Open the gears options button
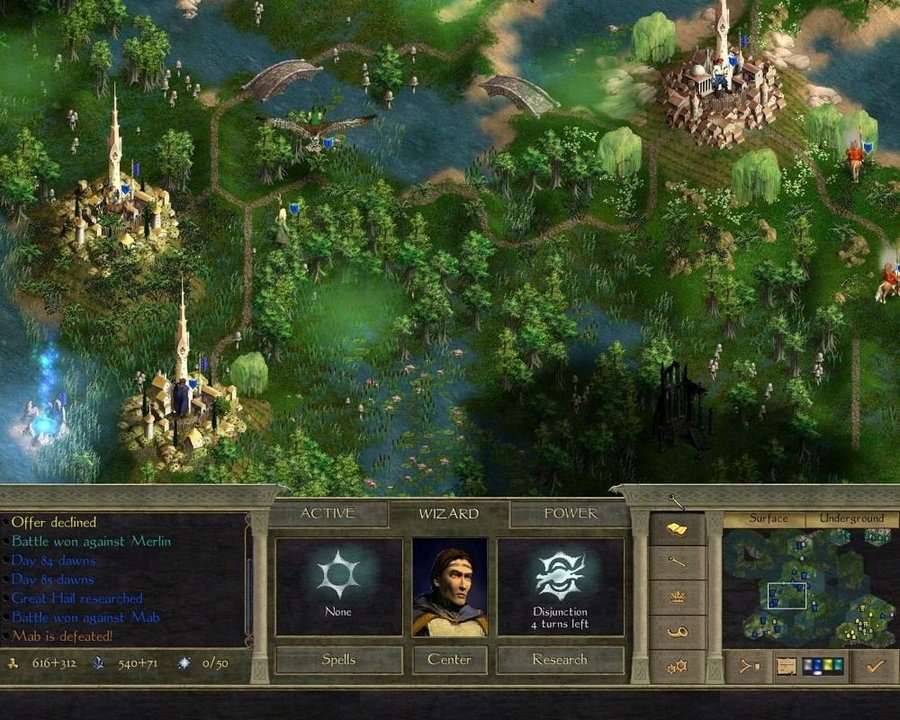 [677, 666]
